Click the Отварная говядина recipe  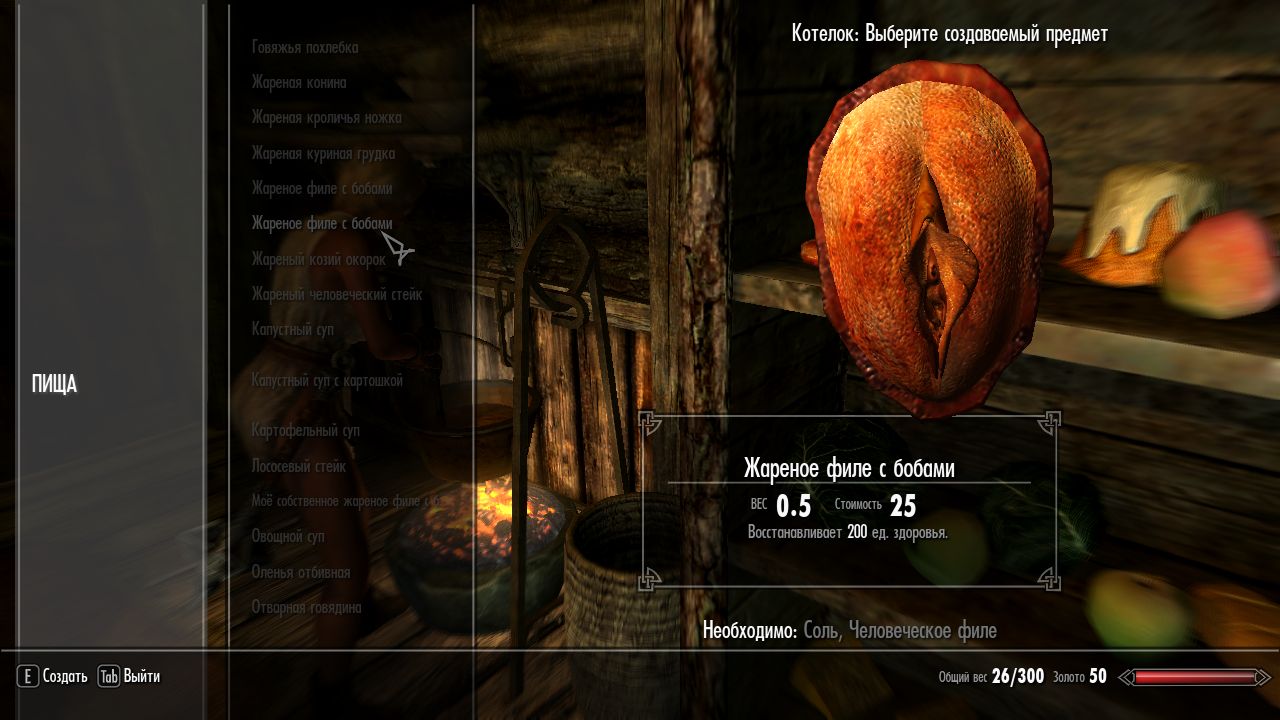tap(306, 607)
